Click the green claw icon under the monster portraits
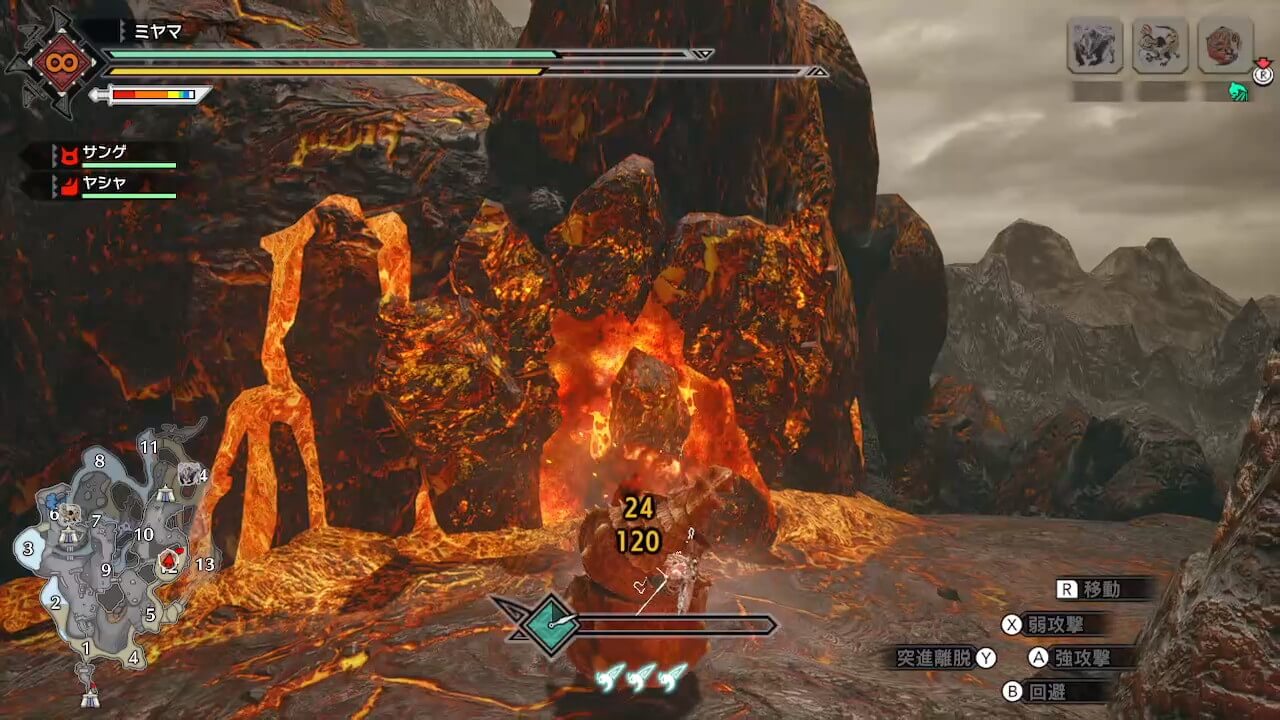The height and width of the screenshot is (720, 1280). tap(1239, 92)
